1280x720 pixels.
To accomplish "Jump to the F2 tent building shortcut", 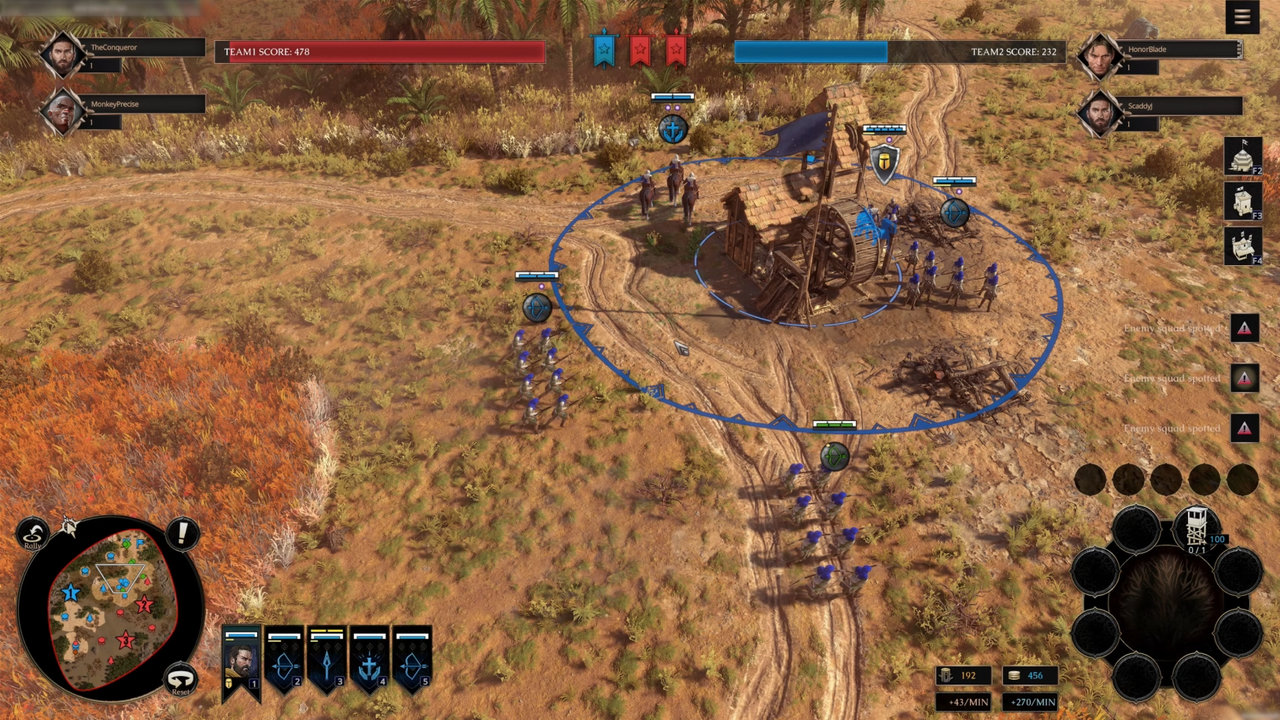I will pos(1242,156).
